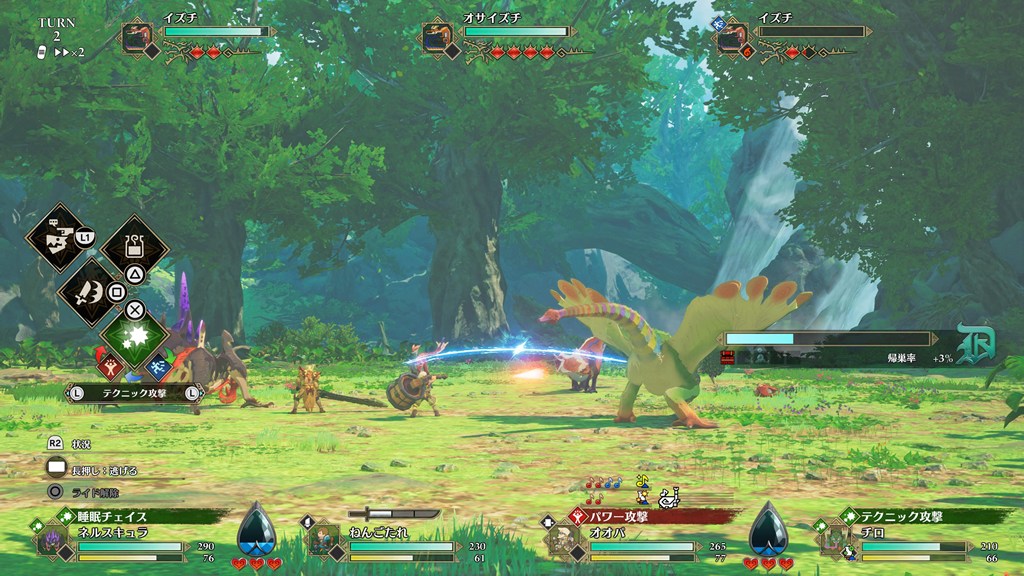Open the skills command with sword icon
Screen dimensions: 1024x576
point(90,293)
